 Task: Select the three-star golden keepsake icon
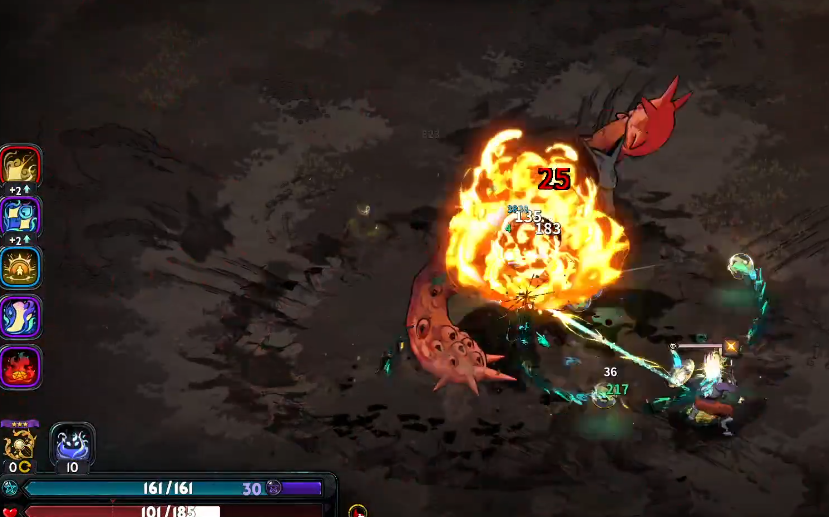point(19,442)
